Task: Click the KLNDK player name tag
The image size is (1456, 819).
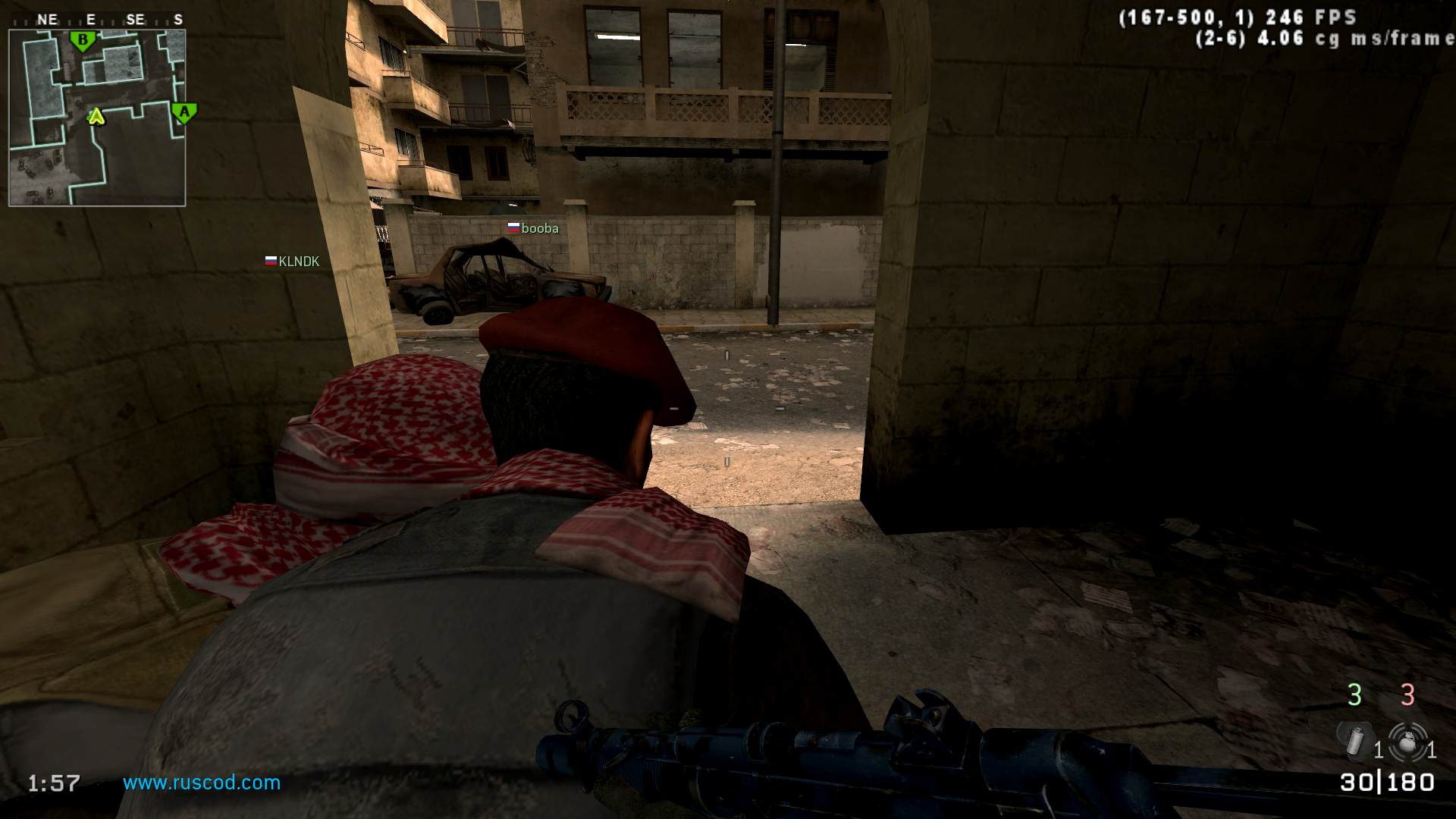Action: [x=293, y=262]
